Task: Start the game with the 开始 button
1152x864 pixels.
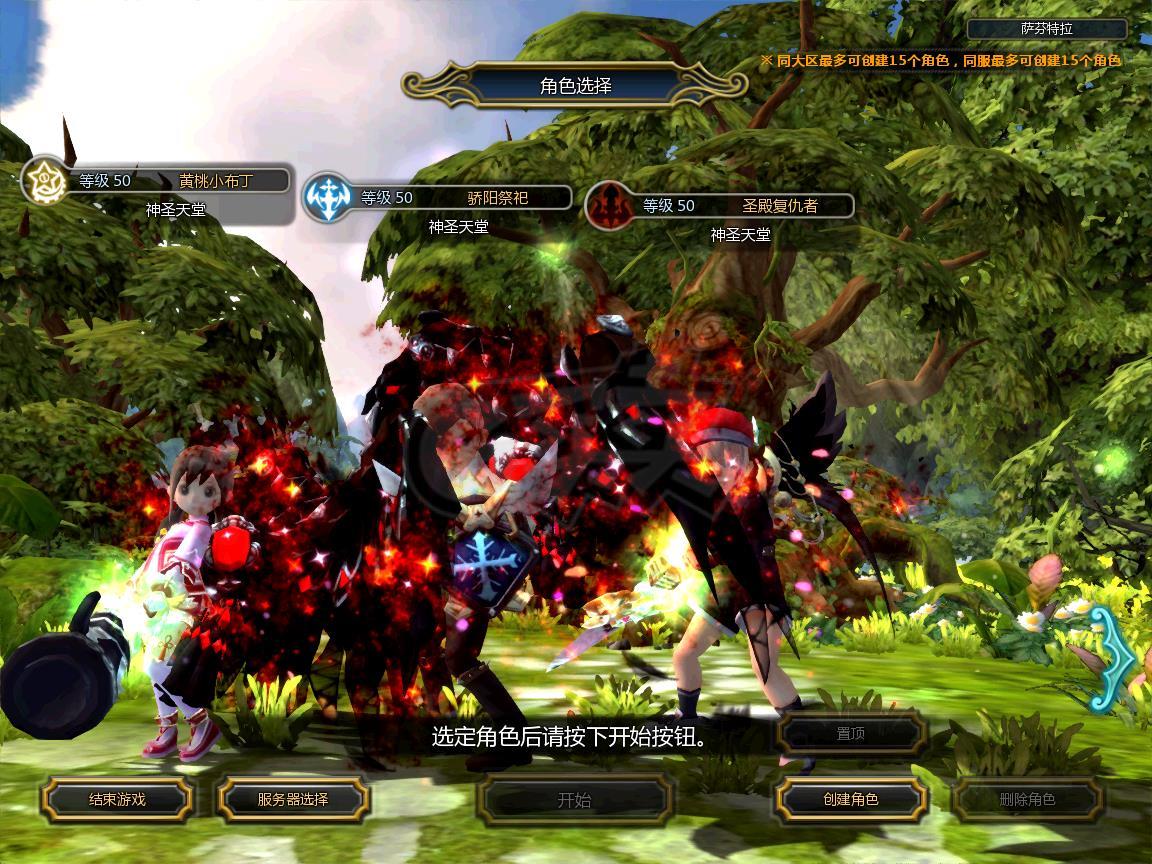Action: pyautogui.click(x=574, y=800)
